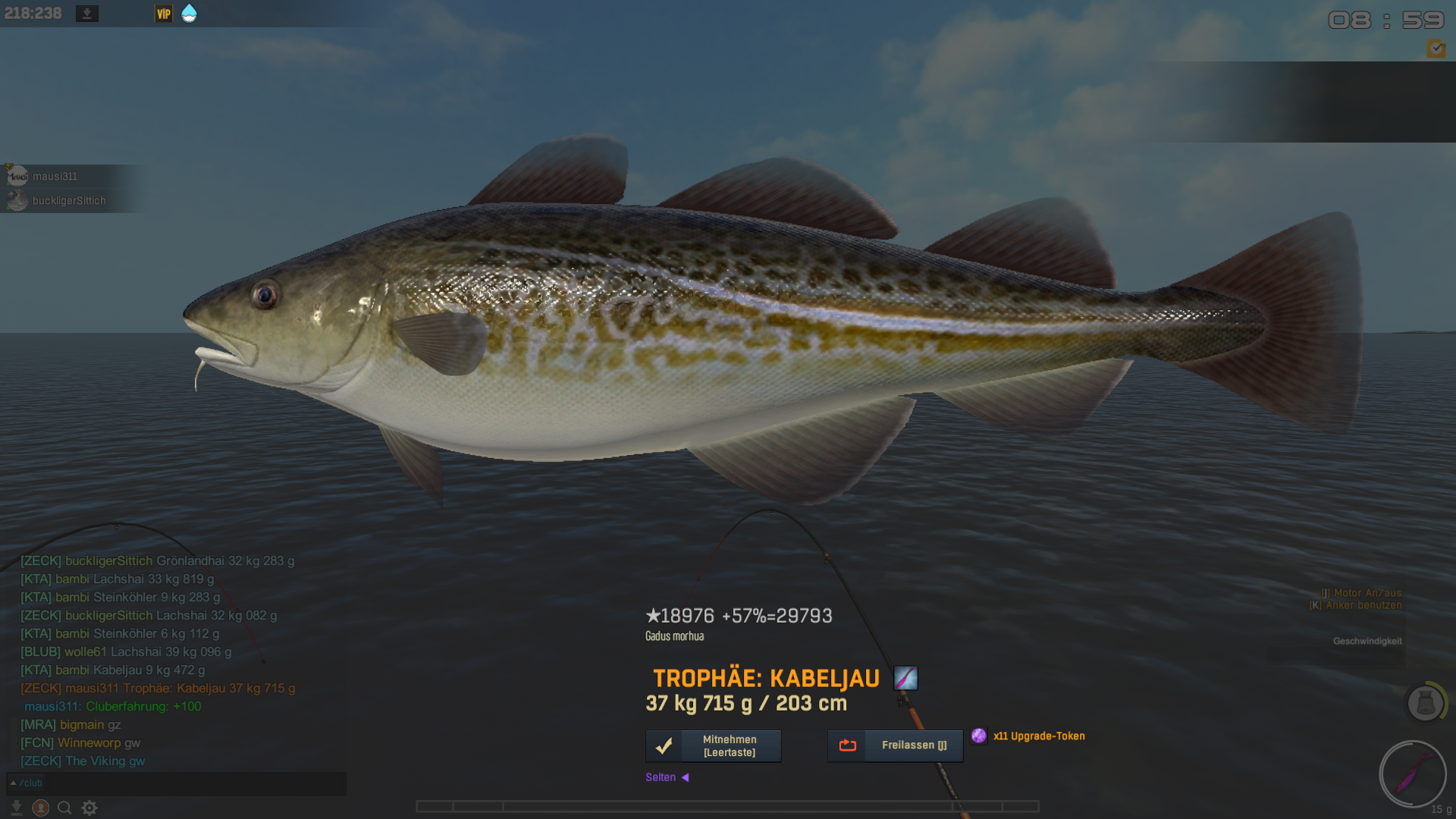Open the orange checklist task icon
Viewport: 1456px width, 819px height.
(x=1436, y=49)
